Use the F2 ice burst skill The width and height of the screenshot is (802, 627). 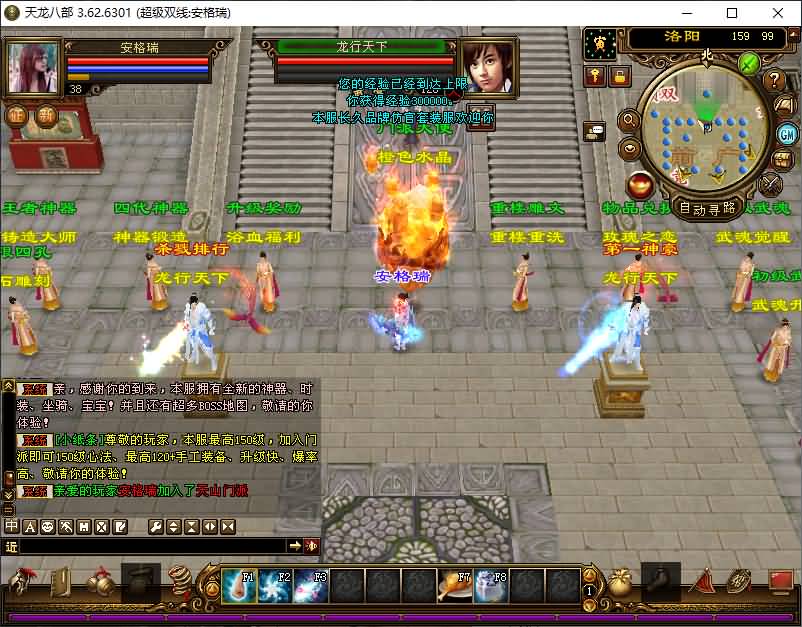(x=274, y=585)
